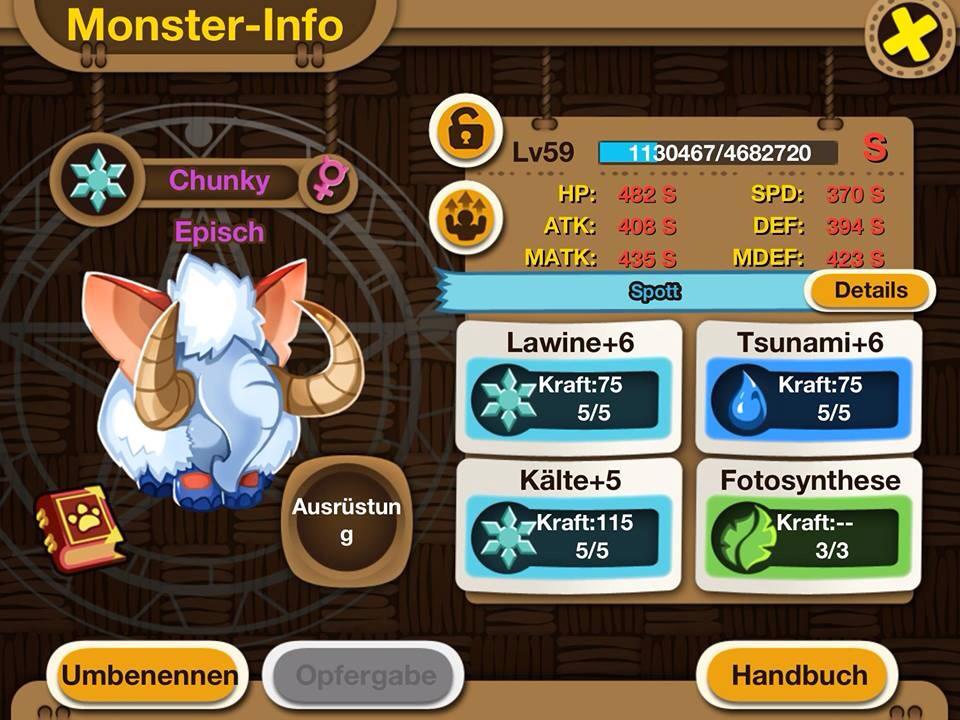
Task: Select the Lawine+6 skill
Action: pyautogui.click(x=569, y=387)
